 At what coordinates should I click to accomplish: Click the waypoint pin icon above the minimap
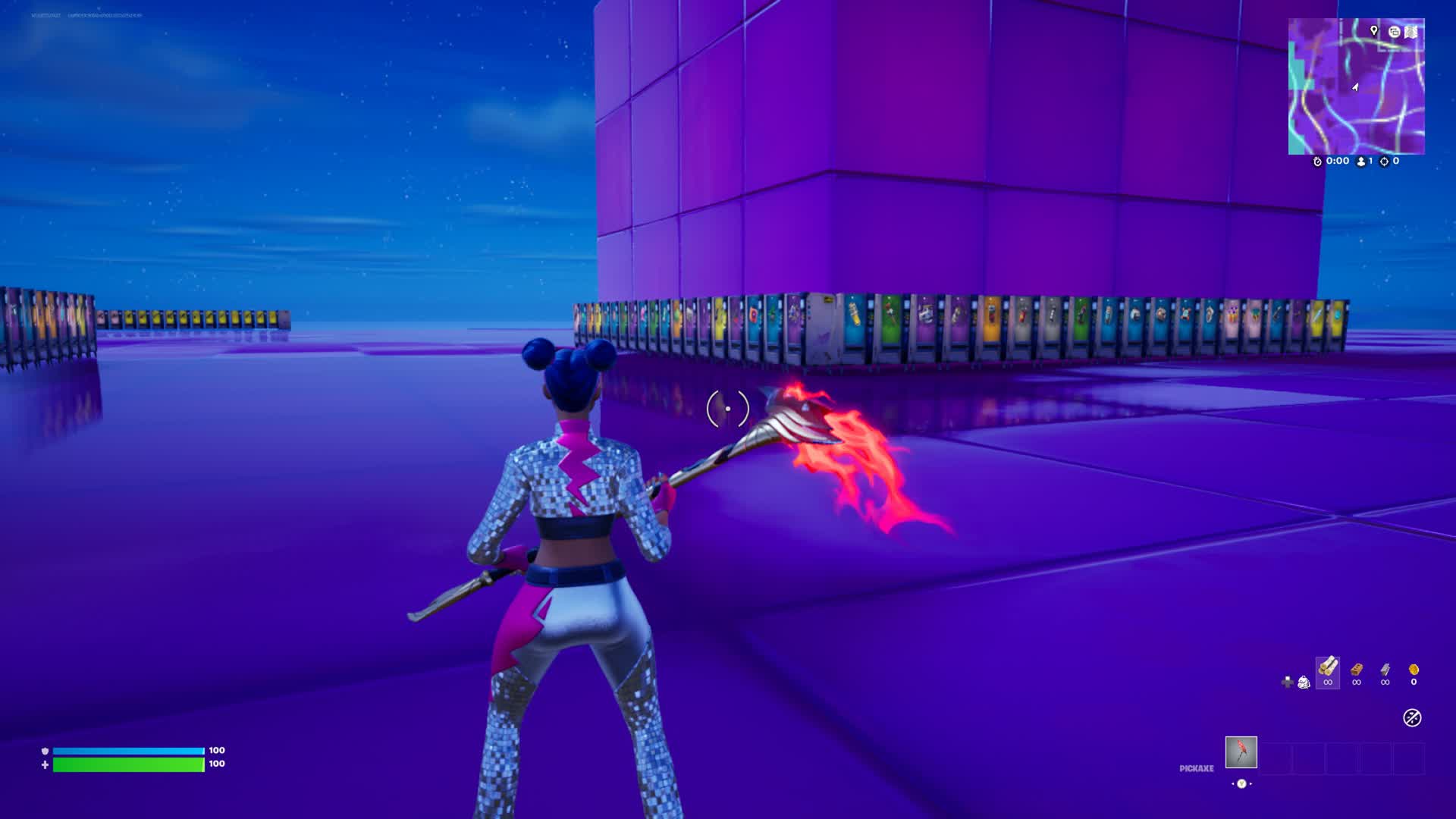point(1374,31)
